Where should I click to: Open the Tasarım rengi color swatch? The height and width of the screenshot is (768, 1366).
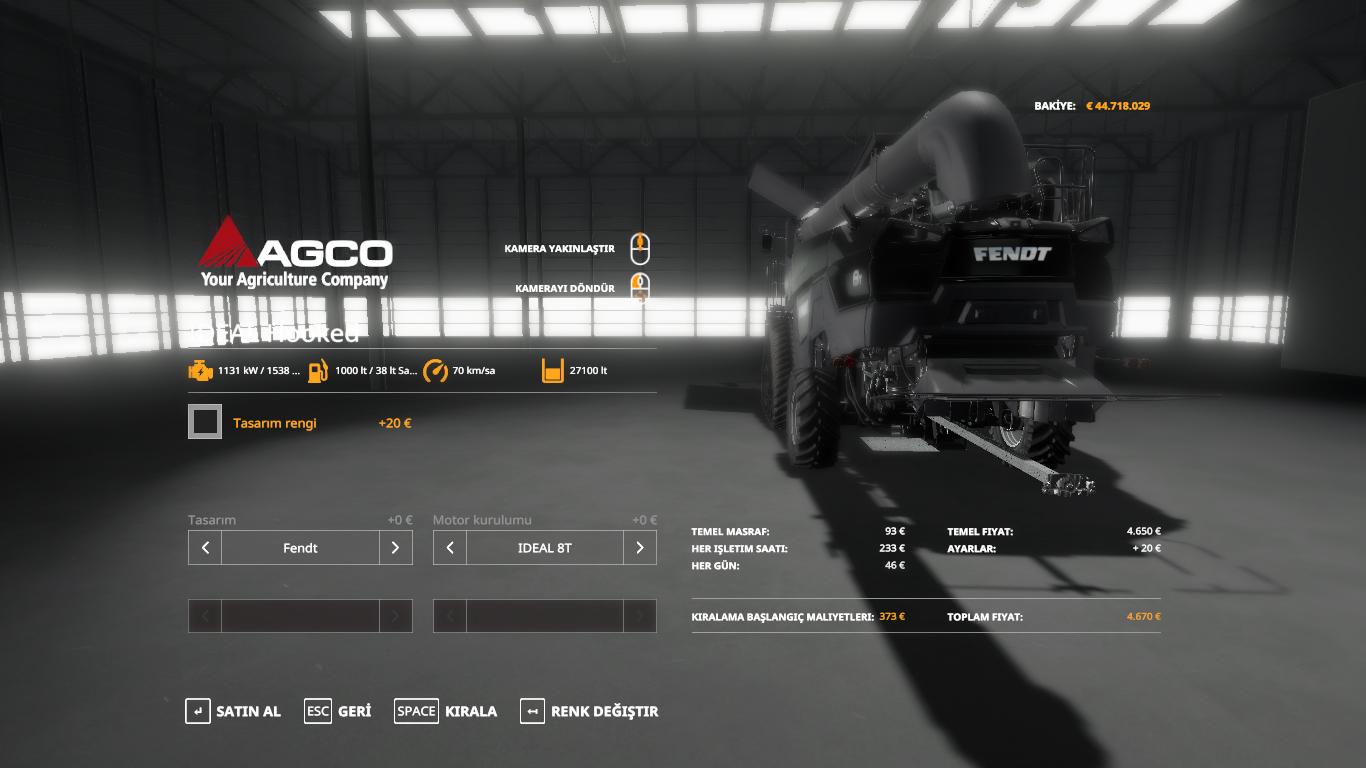(205, 422)
